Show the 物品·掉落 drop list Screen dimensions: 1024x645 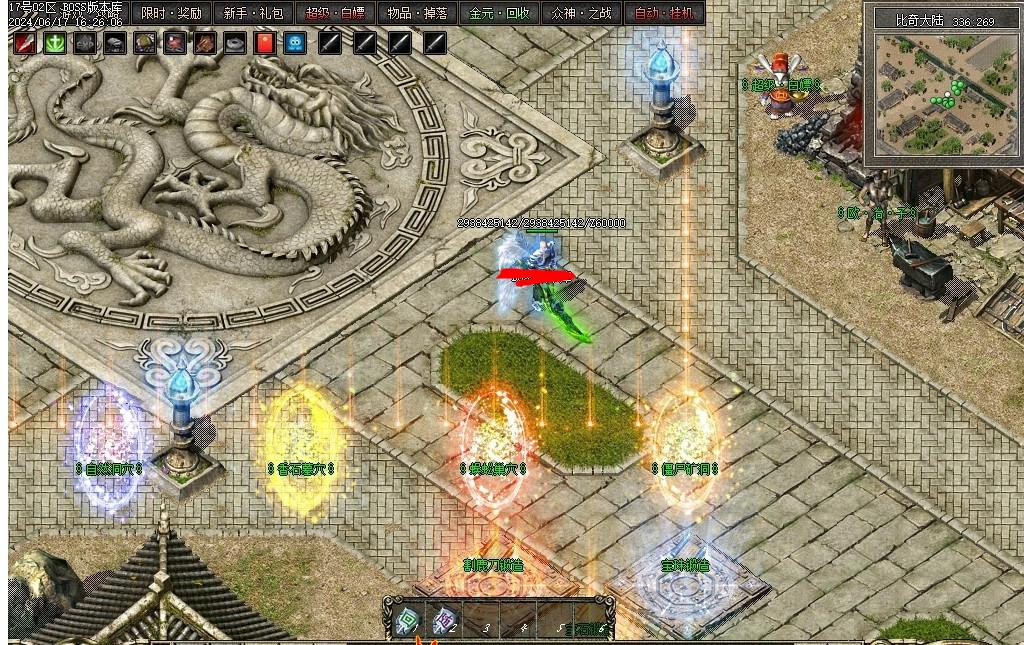[x=417, y=14]
